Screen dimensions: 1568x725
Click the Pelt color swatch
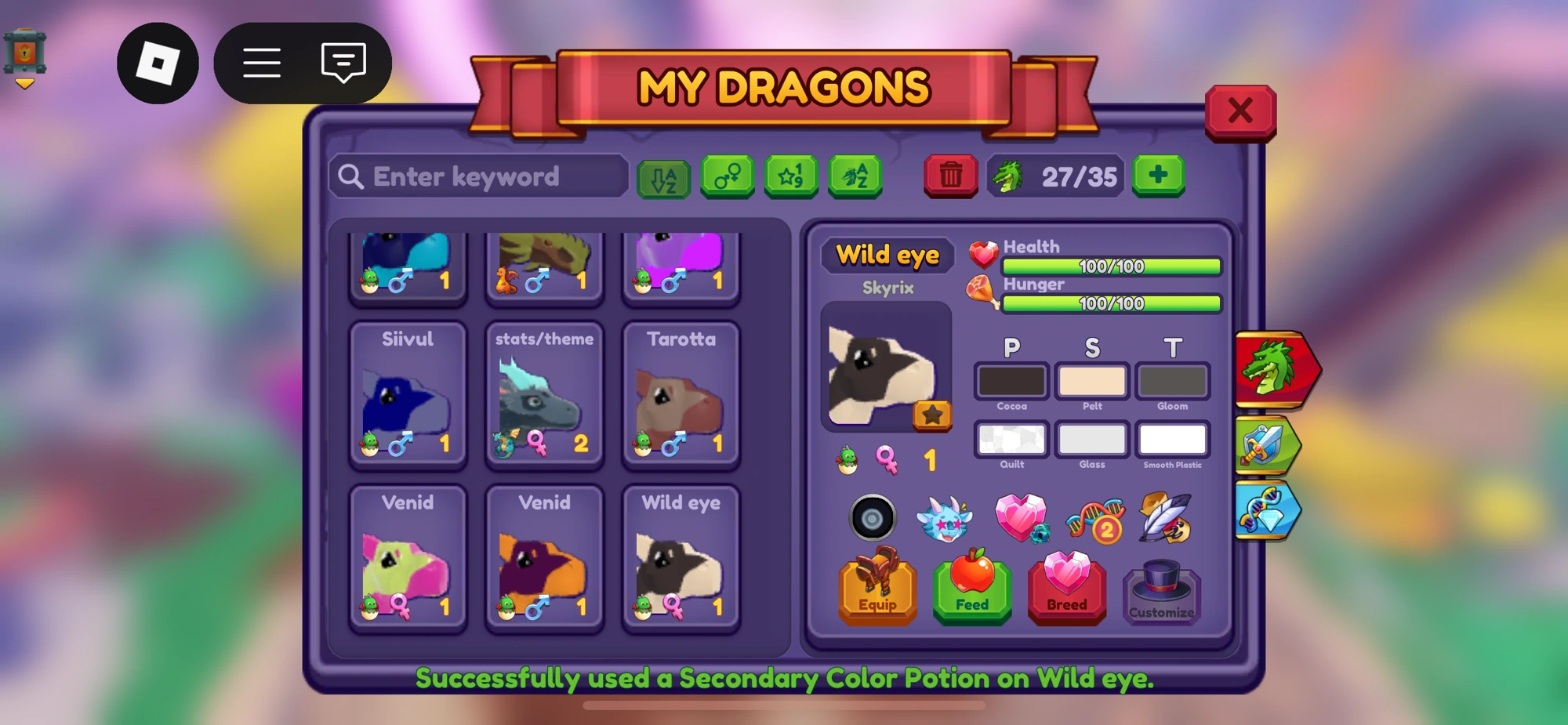(1091, 381)
